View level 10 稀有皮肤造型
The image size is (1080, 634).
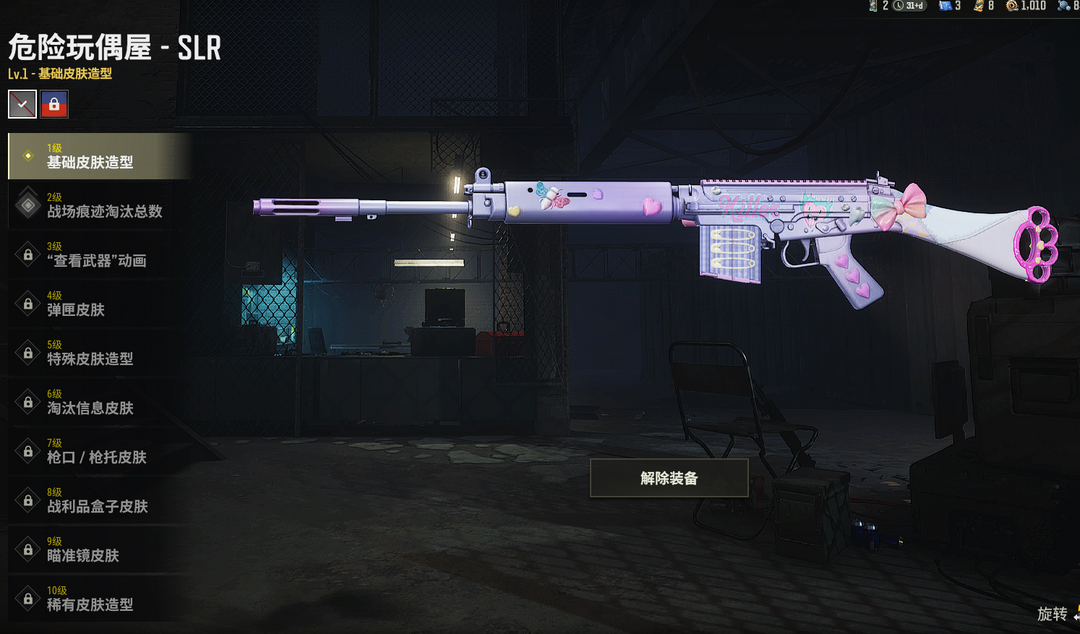[98, 597]
